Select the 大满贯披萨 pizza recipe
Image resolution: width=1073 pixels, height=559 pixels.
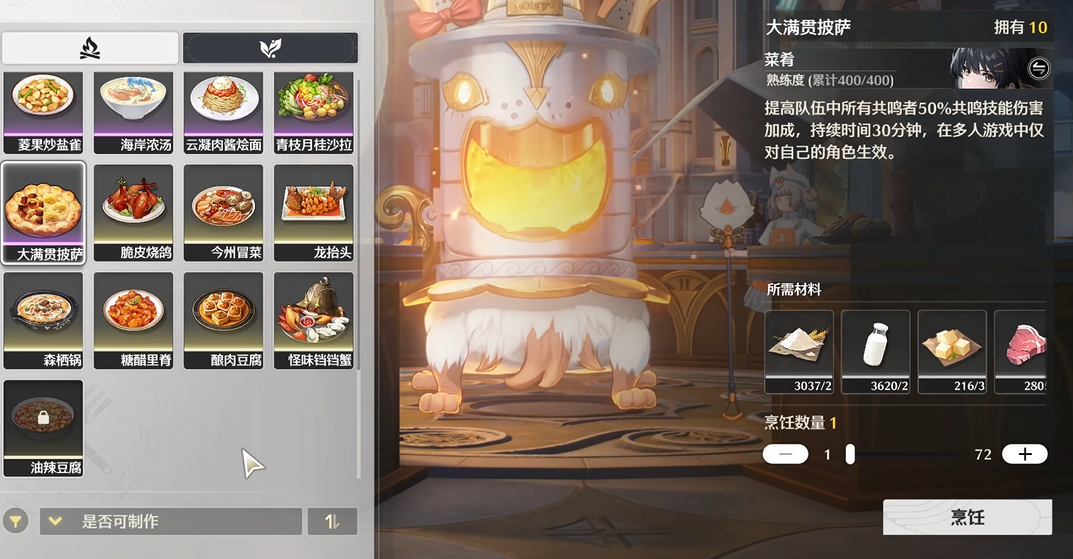[43, 213]
